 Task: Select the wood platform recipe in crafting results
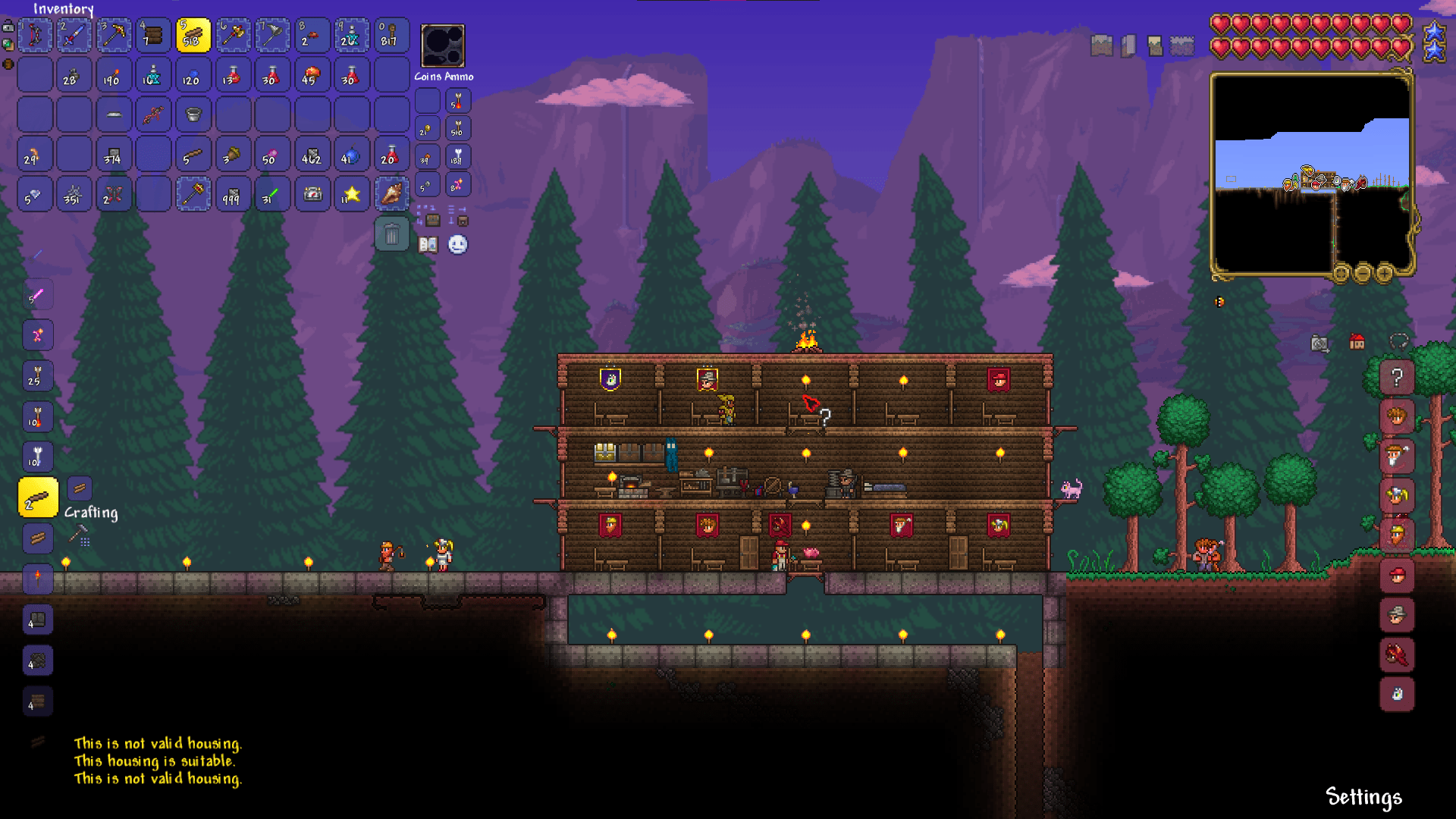(x=38, y=497)
